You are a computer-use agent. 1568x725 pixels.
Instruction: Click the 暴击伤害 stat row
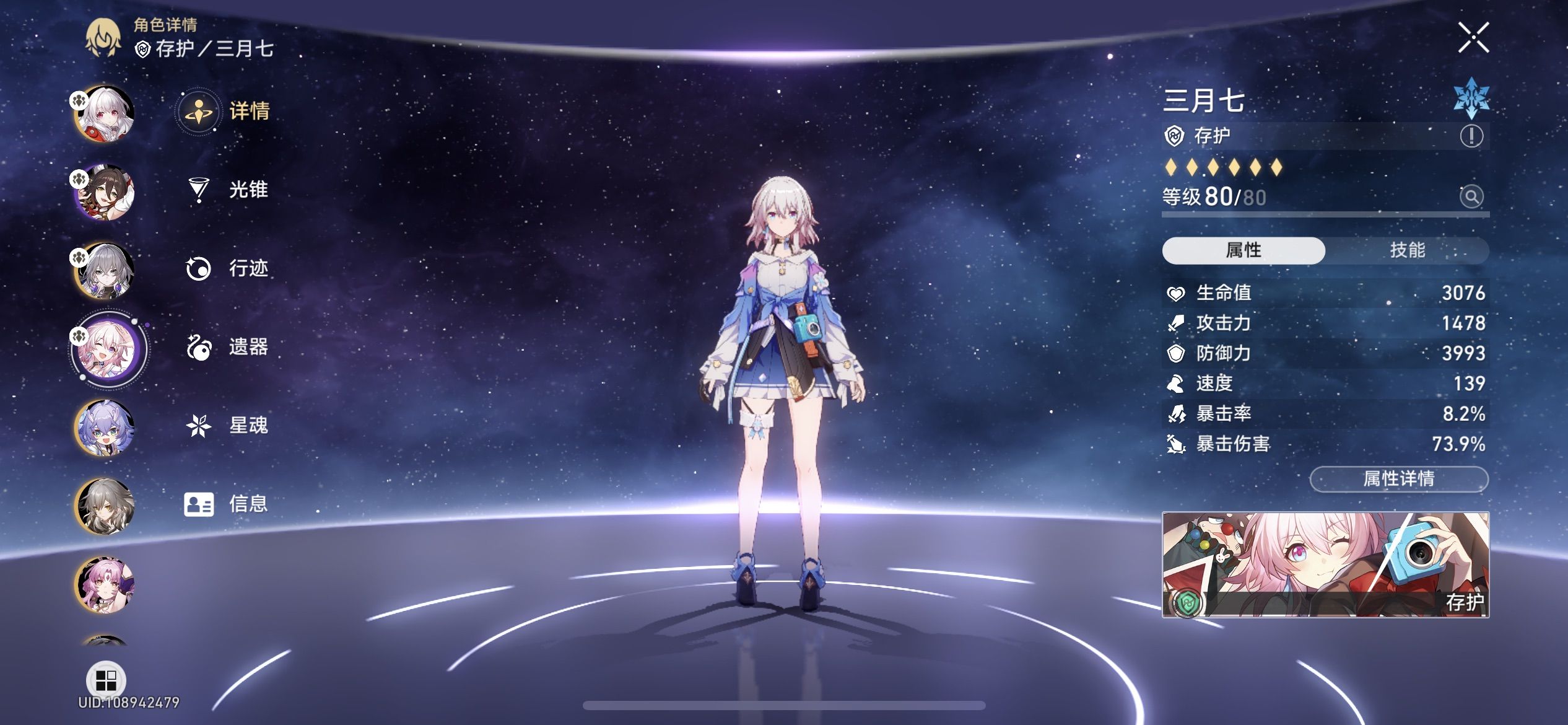tap(1325, 444)
